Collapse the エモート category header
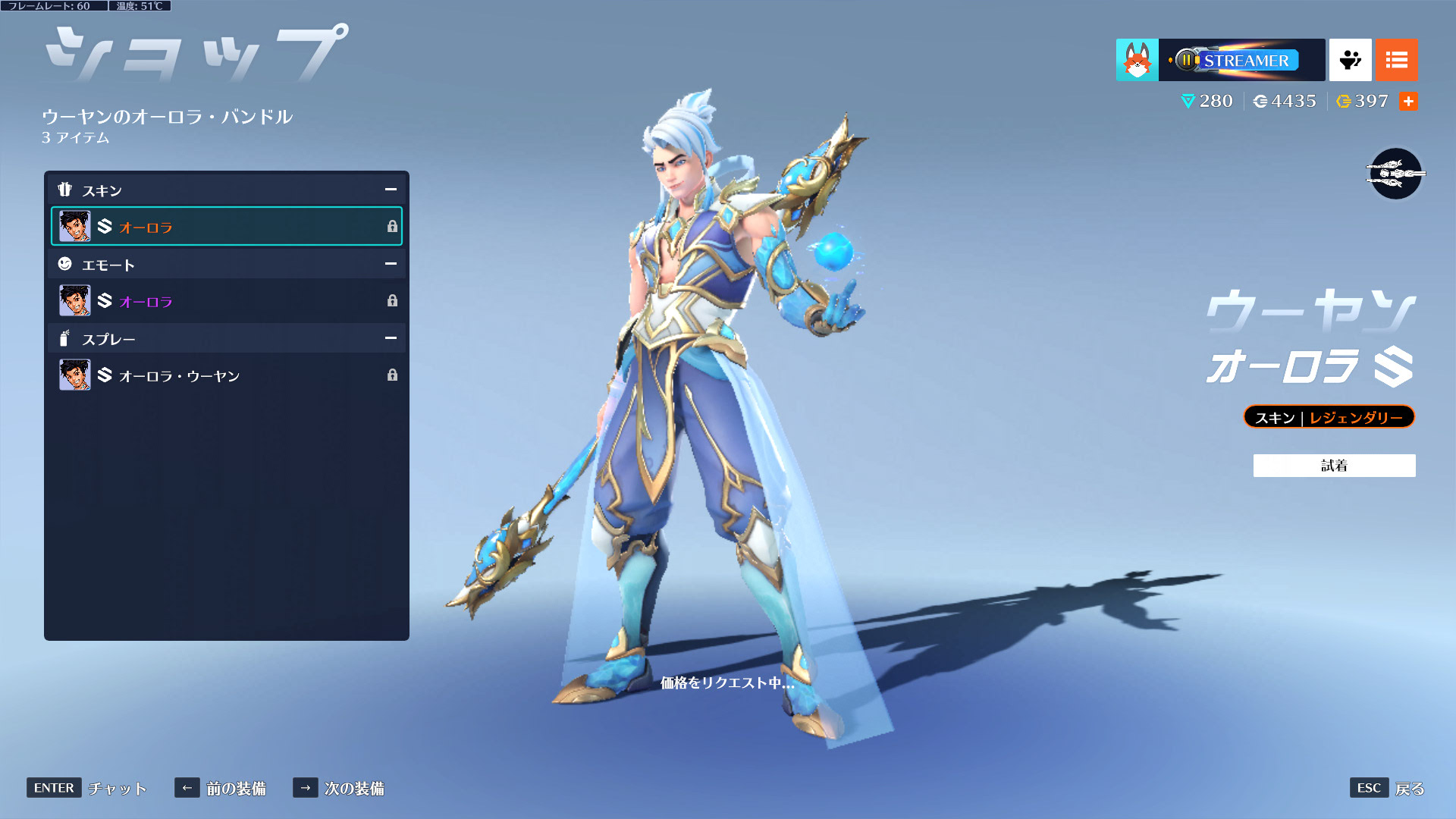 coord(391,264)
